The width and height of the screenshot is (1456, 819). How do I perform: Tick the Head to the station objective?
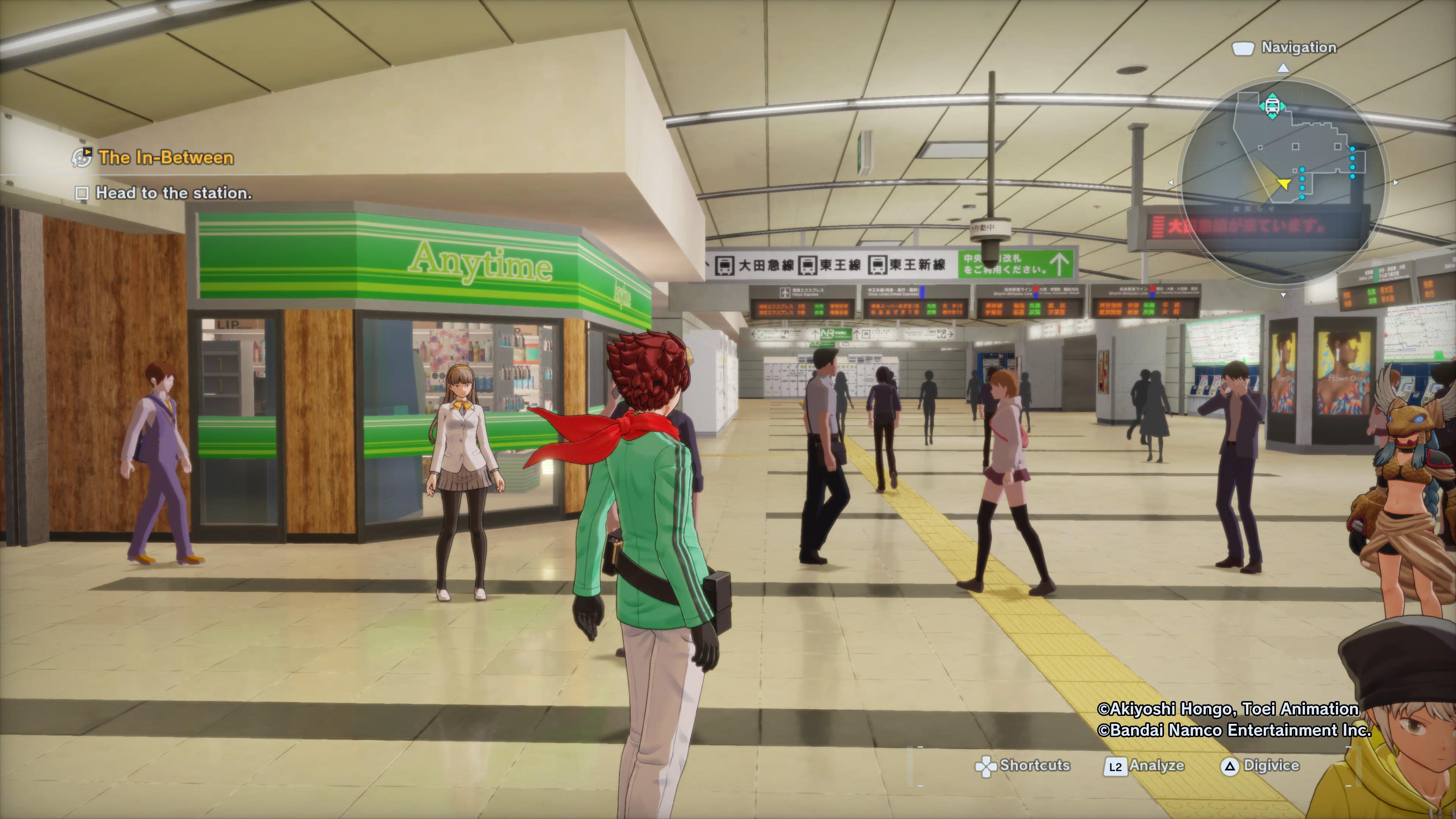tap(82, 193)
